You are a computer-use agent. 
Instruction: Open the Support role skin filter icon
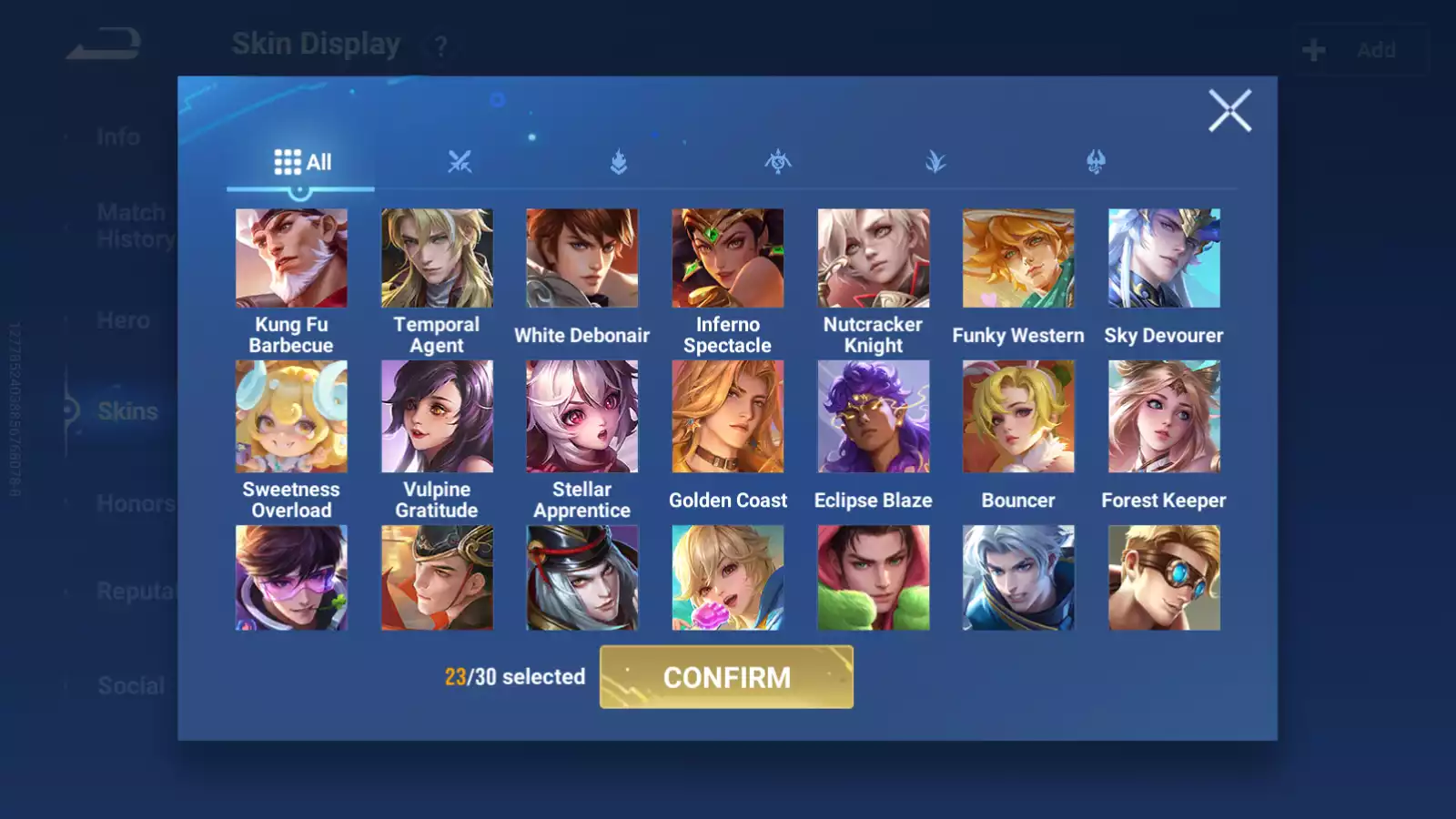click(x=1097, y=162)
